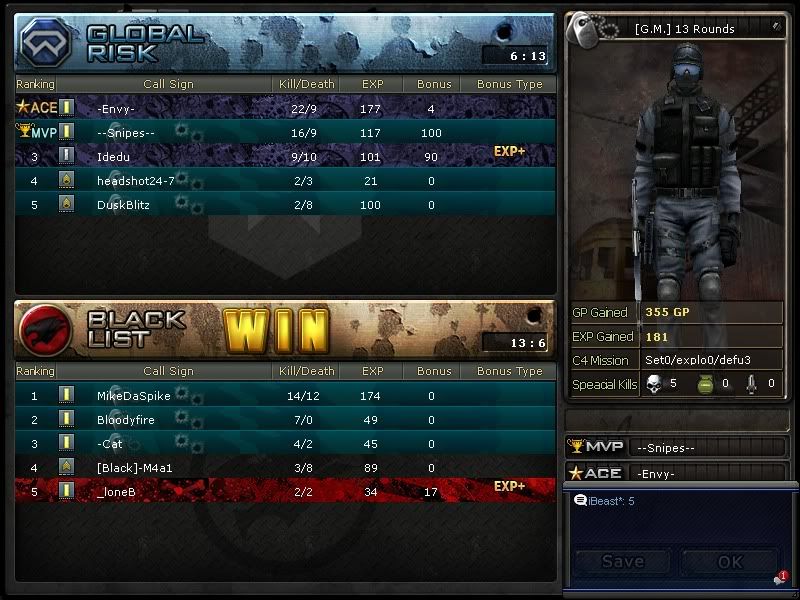The image size is (800, 600).
Task: Select MikeDaSpike on the Black List team
Action: 285,396
